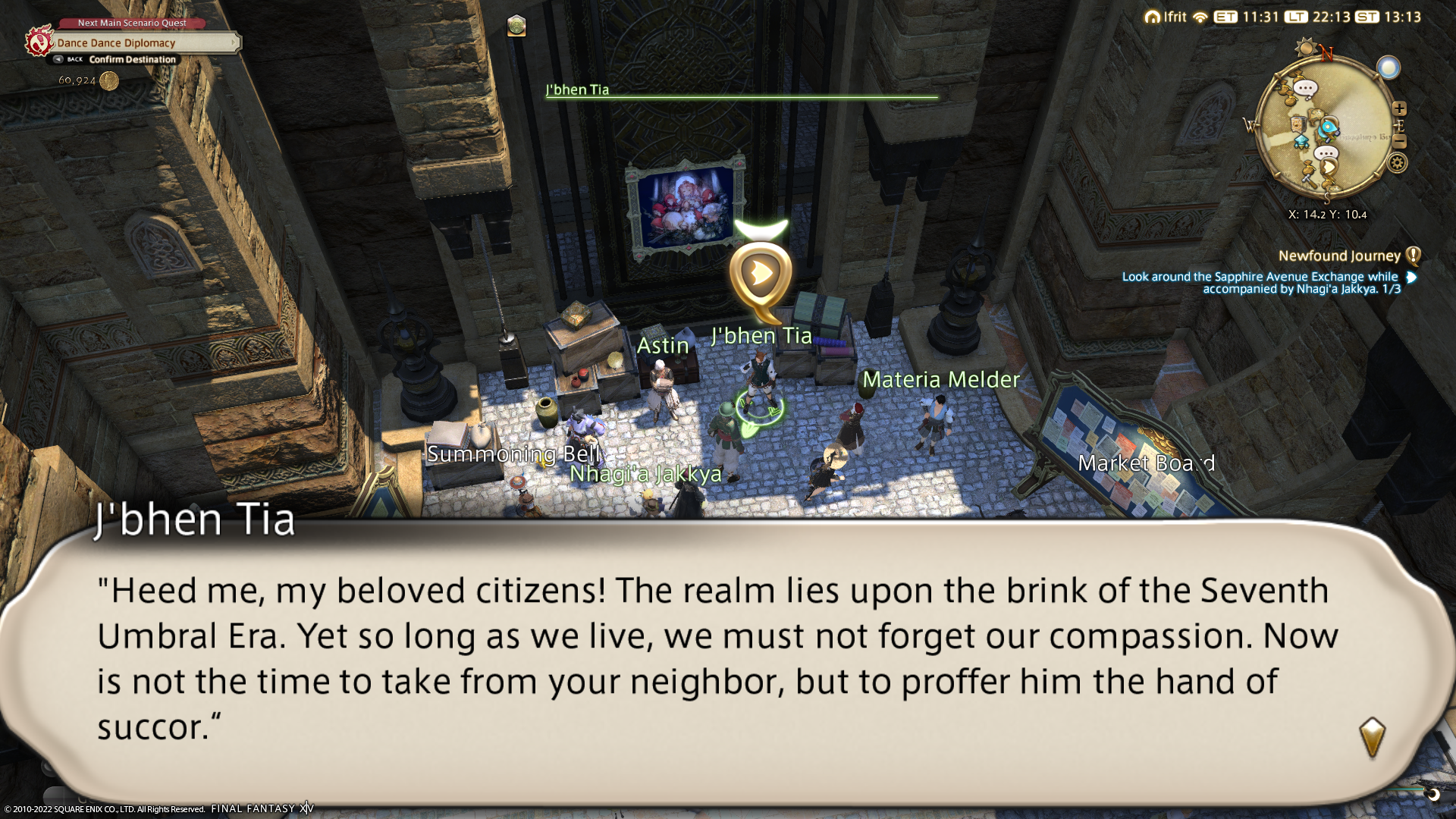Click the sun weather icon above minimap
The image size is (1456, 819).
pyautogui.click(x=1306, y=48)
